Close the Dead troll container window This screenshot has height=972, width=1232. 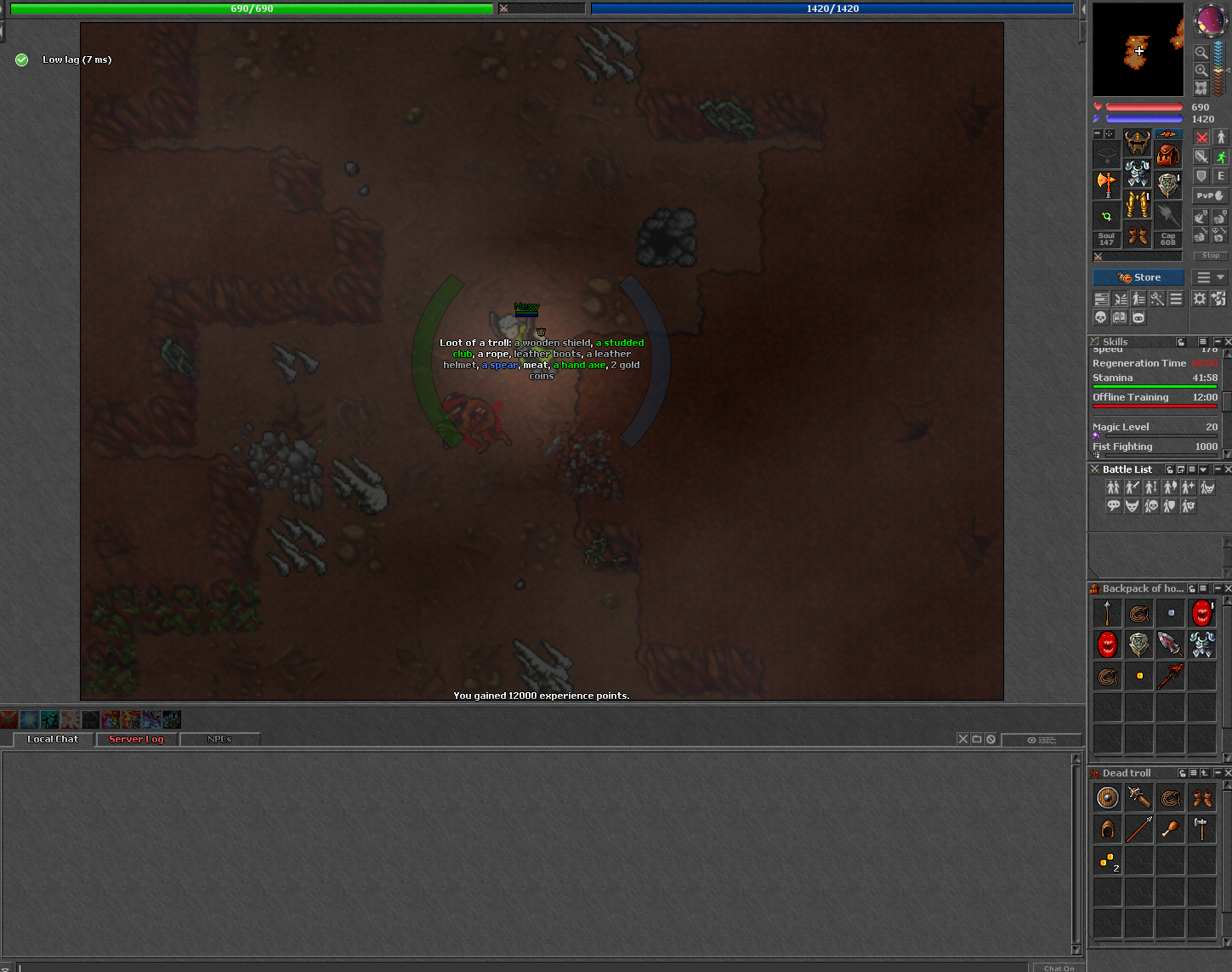click(x=1227, y=773)
